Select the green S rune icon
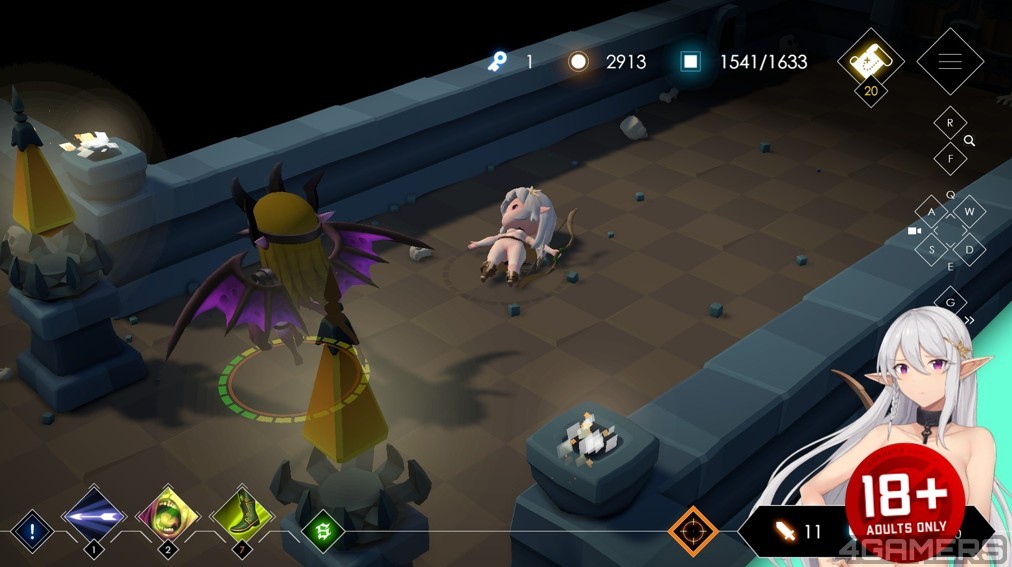 (x=324, y=530)
